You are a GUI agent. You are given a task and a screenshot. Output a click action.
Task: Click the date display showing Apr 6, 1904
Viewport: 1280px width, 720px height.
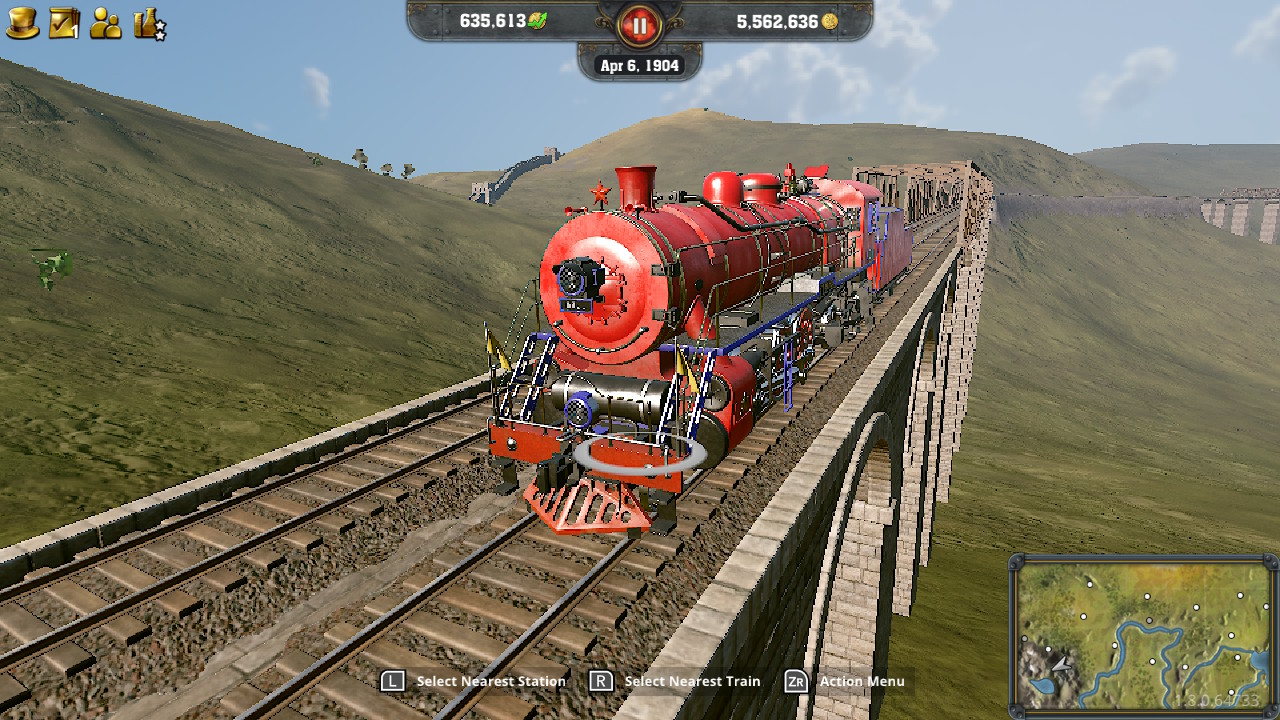pos(640,65)
